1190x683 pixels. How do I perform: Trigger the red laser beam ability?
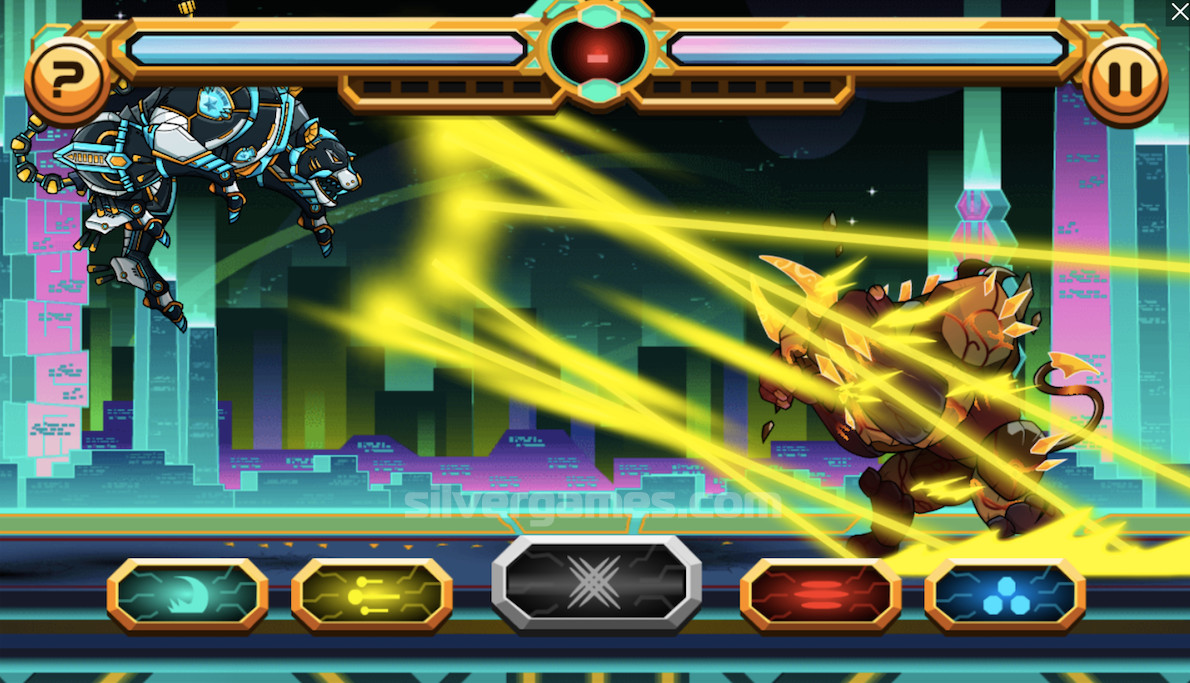[x=820, y=595]
